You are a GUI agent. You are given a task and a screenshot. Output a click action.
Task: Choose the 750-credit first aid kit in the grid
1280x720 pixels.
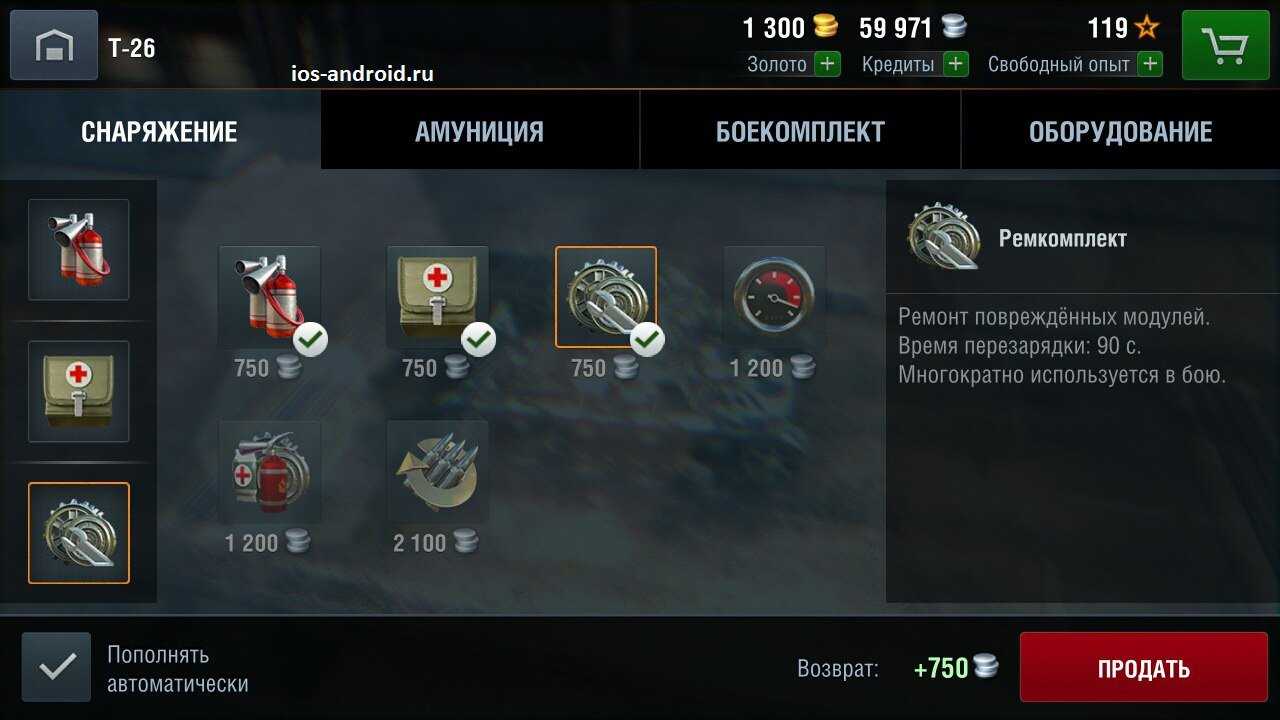(437, 297)
